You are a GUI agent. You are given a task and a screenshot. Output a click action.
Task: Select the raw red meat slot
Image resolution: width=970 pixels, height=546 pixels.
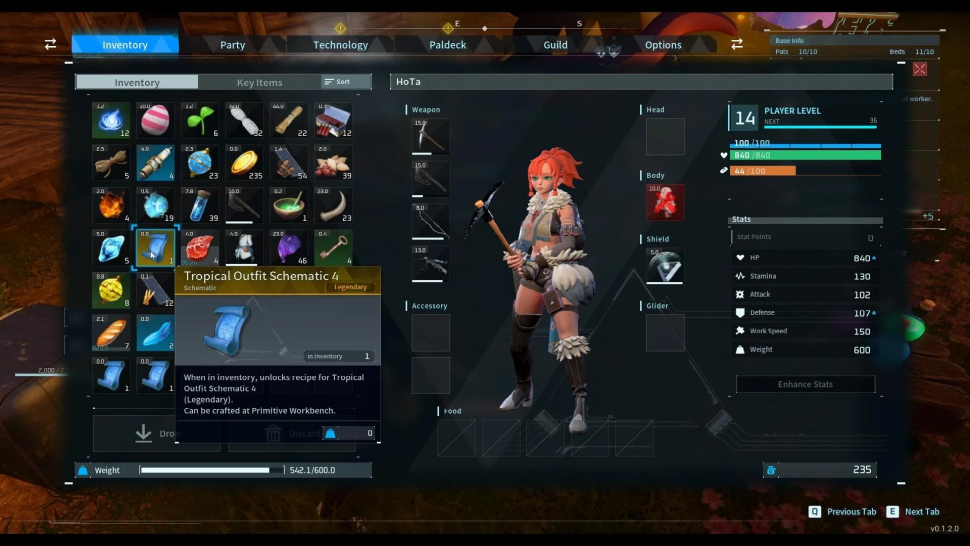[x=200, y=248]
